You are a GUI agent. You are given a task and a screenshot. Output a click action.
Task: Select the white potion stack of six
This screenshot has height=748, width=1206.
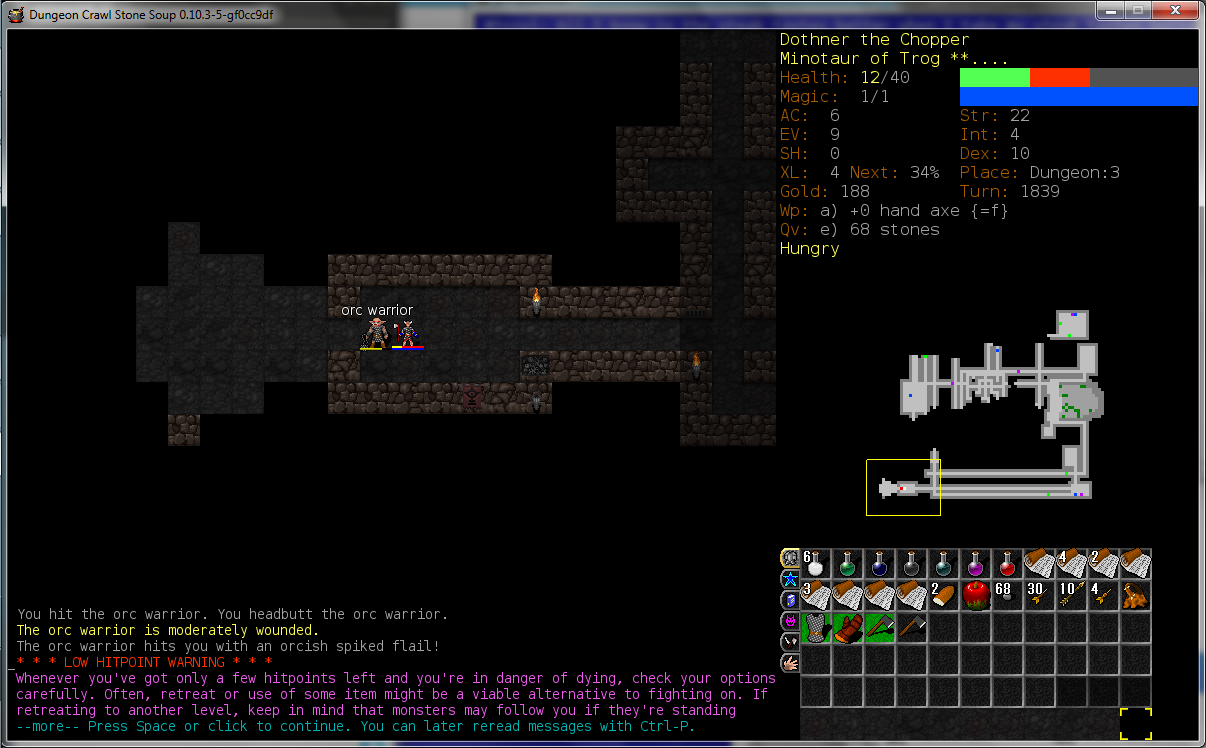[x=816, y=564]
